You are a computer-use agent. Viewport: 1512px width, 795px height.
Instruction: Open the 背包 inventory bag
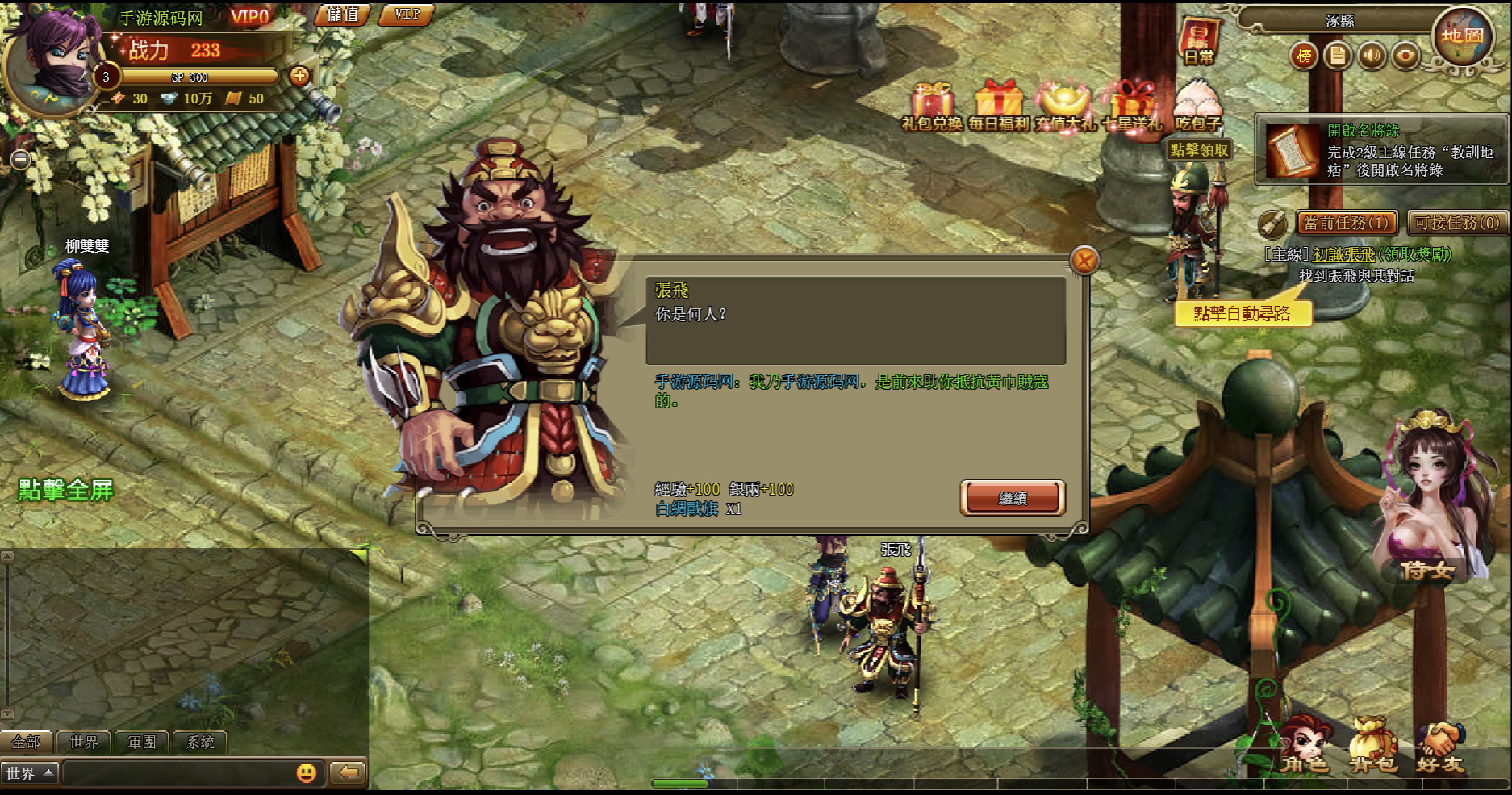tap(1372, 747)
